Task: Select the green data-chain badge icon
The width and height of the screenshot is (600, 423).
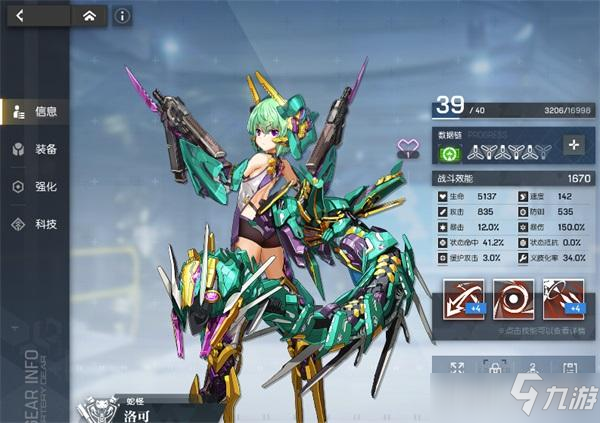Action: tap(449, 154)
